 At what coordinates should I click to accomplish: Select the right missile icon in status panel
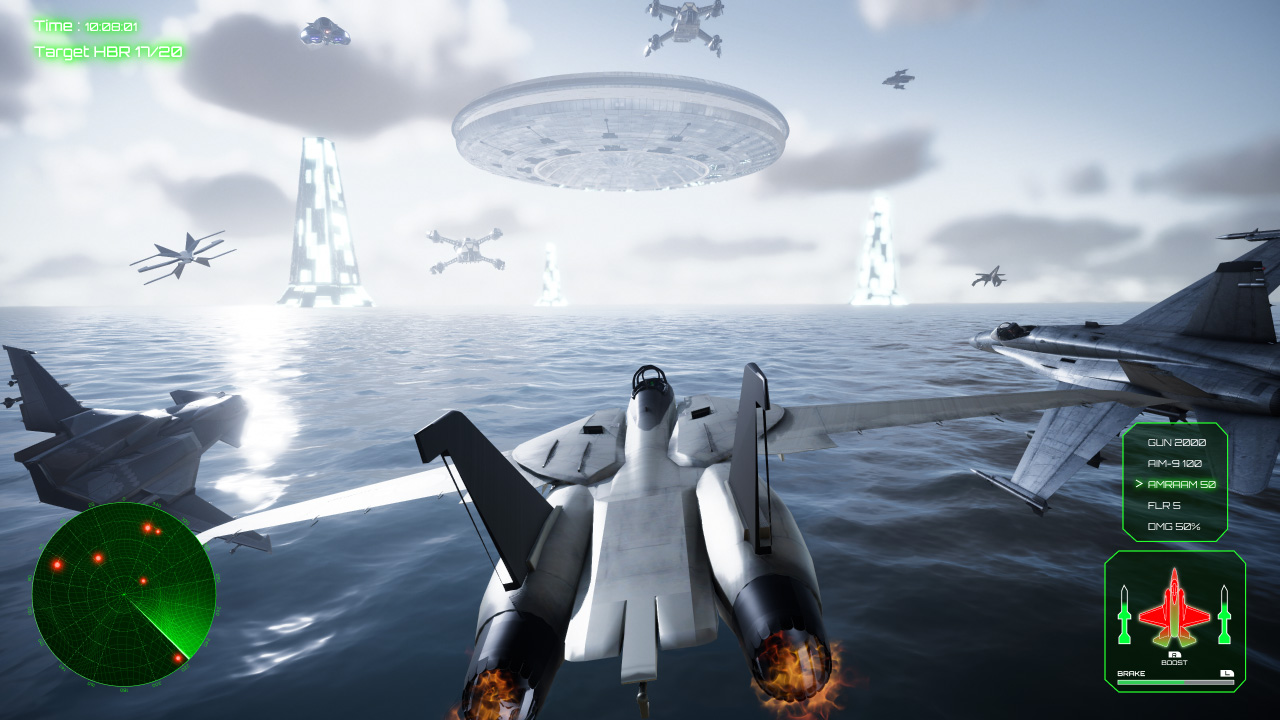[x=1224, y=615]
